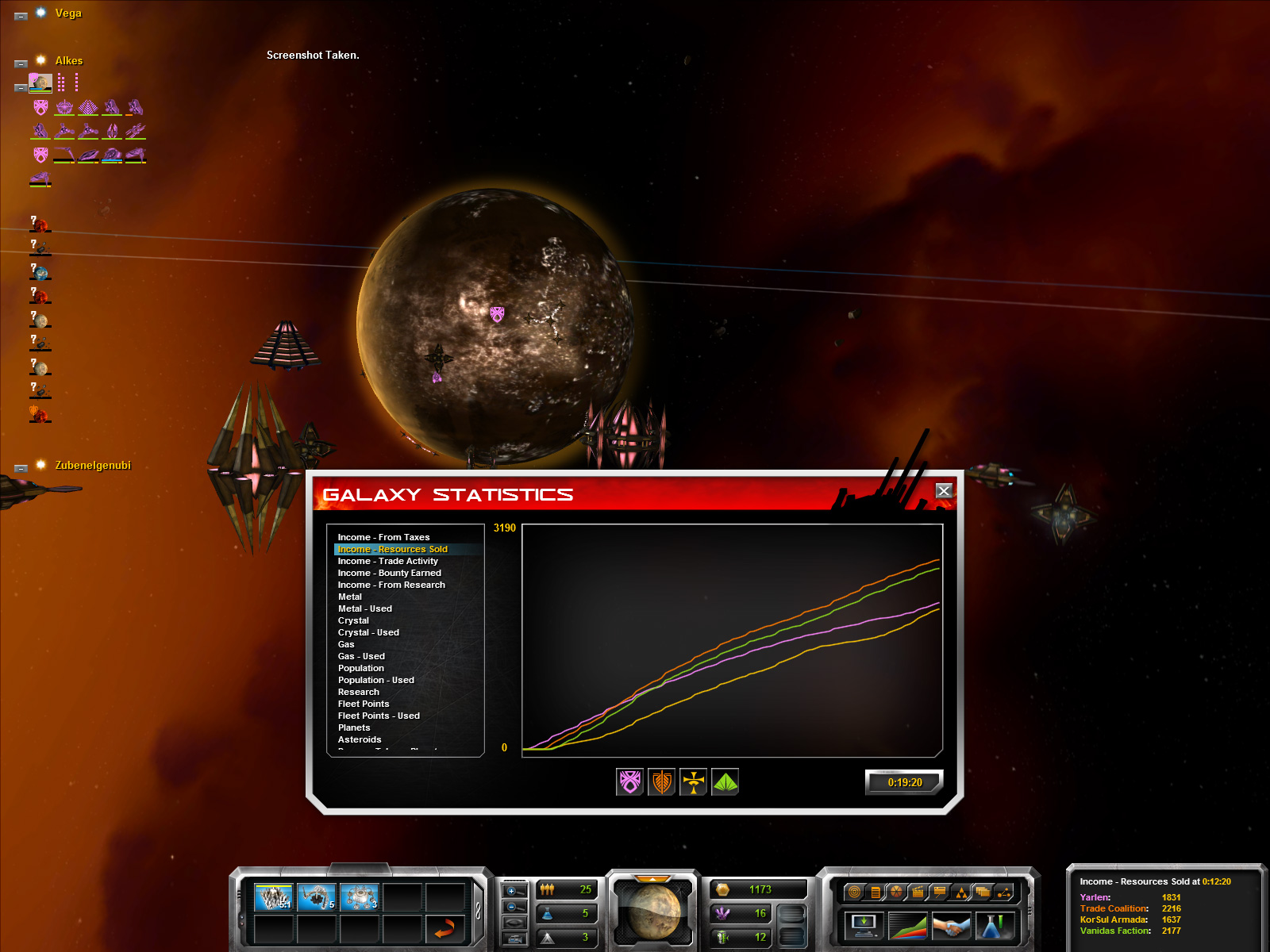Toggle the pink faction emblem filter
Viewport: 1270px width, 952px height.
pos(630,782)
